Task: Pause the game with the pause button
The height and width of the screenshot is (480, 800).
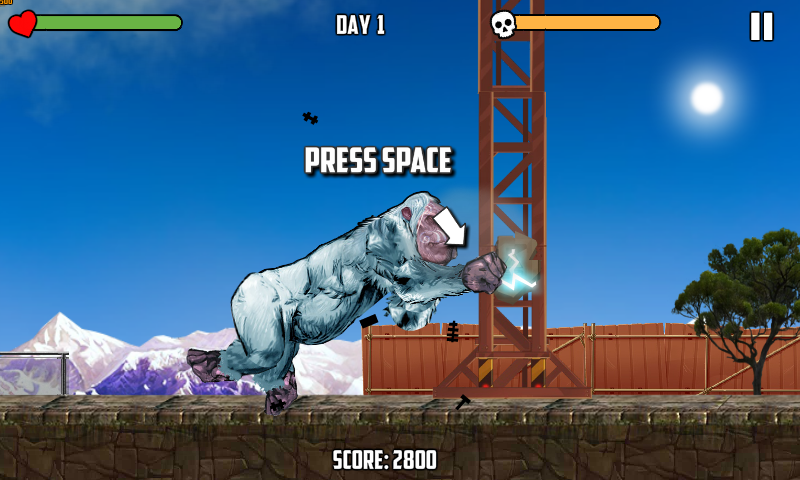Action: click(761, 26)
